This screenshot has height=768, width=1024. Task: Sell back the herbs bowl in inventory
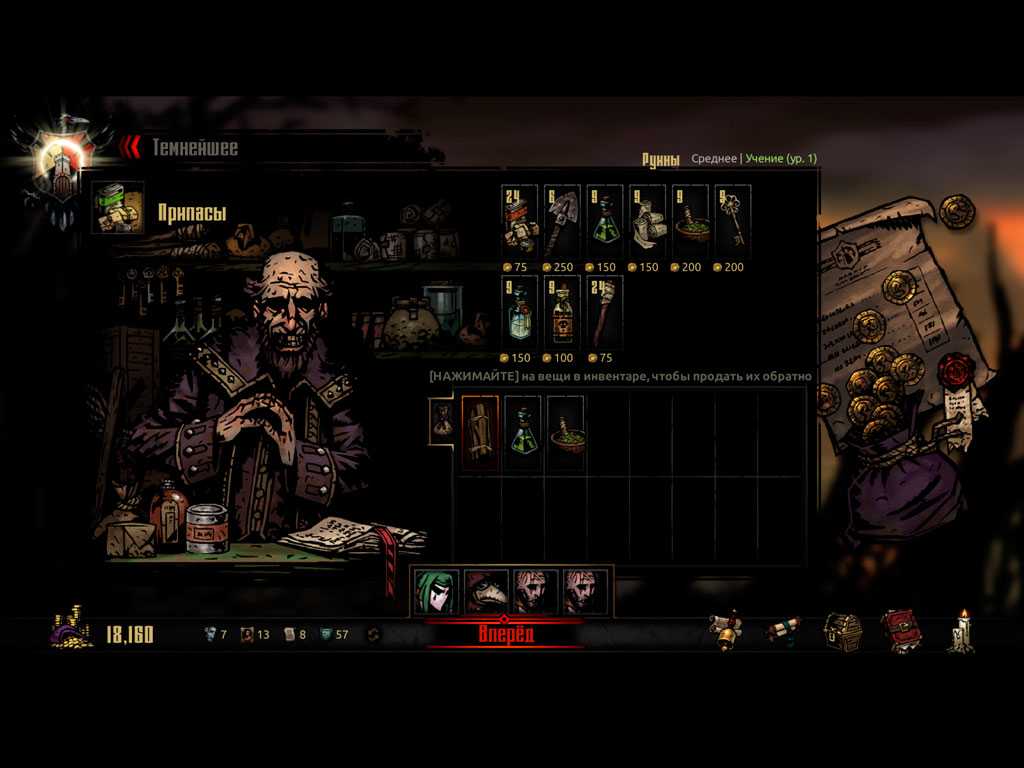(x=566, y=432)
